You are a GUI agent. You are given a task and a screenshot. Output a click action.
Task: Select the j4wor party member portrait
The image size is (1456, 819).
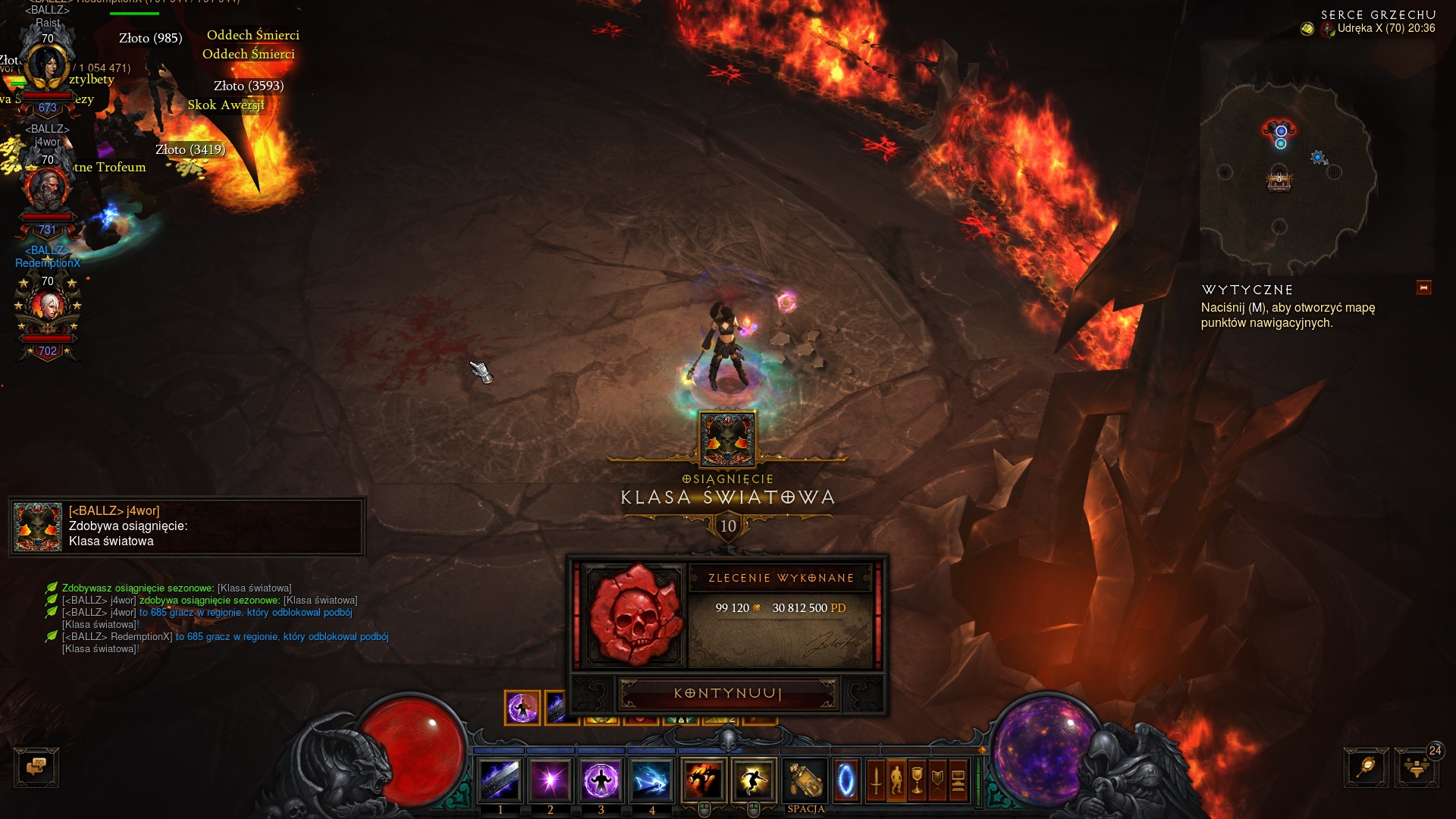(x=47, y=188)
